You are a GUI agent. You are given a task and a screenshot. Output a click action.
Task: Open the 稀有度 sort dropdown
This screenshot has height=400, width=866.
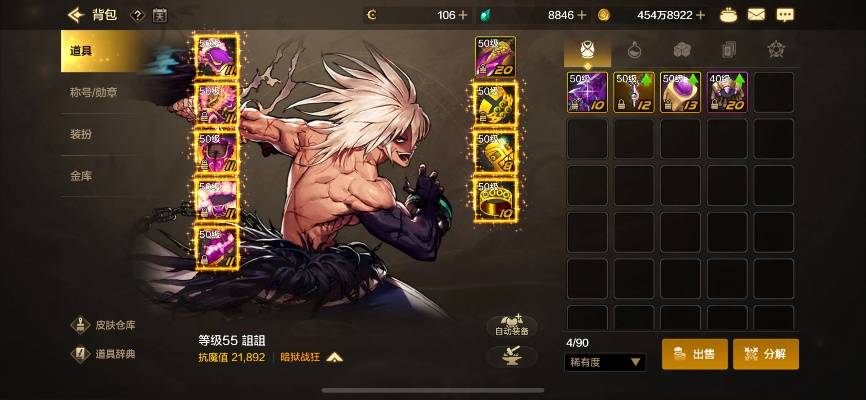(605, 362)
